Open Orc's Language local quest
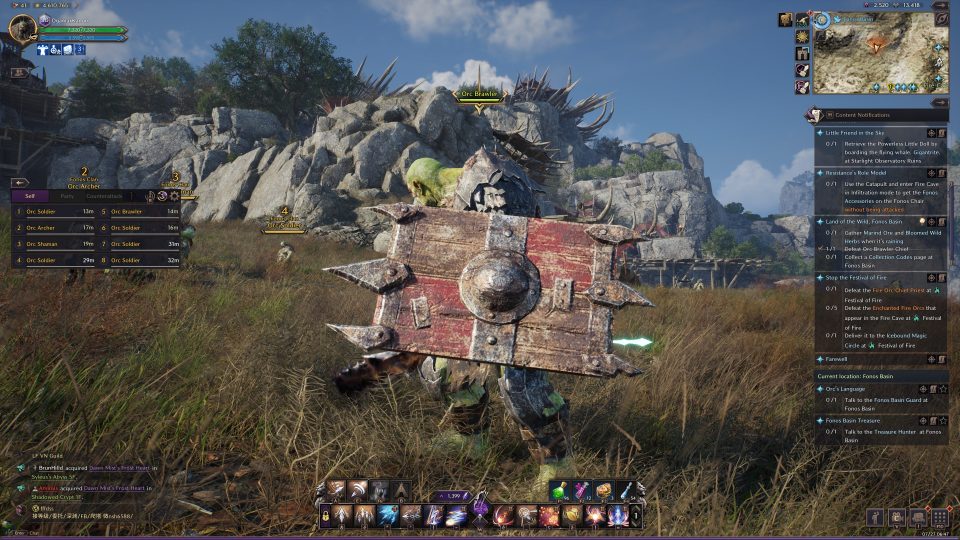This screenshot has height=540, width=960. tap(845, 389)
